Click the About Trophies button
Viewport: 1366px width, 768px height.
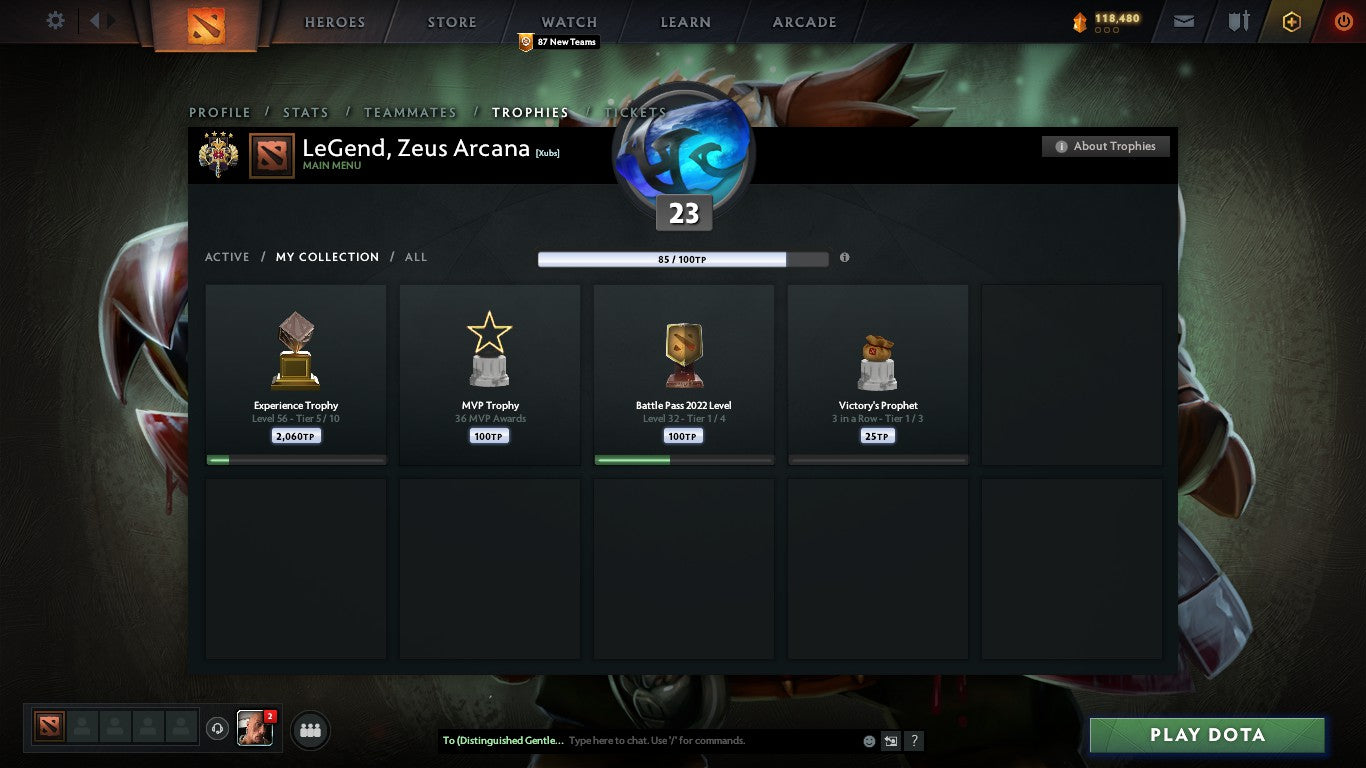1106,146
